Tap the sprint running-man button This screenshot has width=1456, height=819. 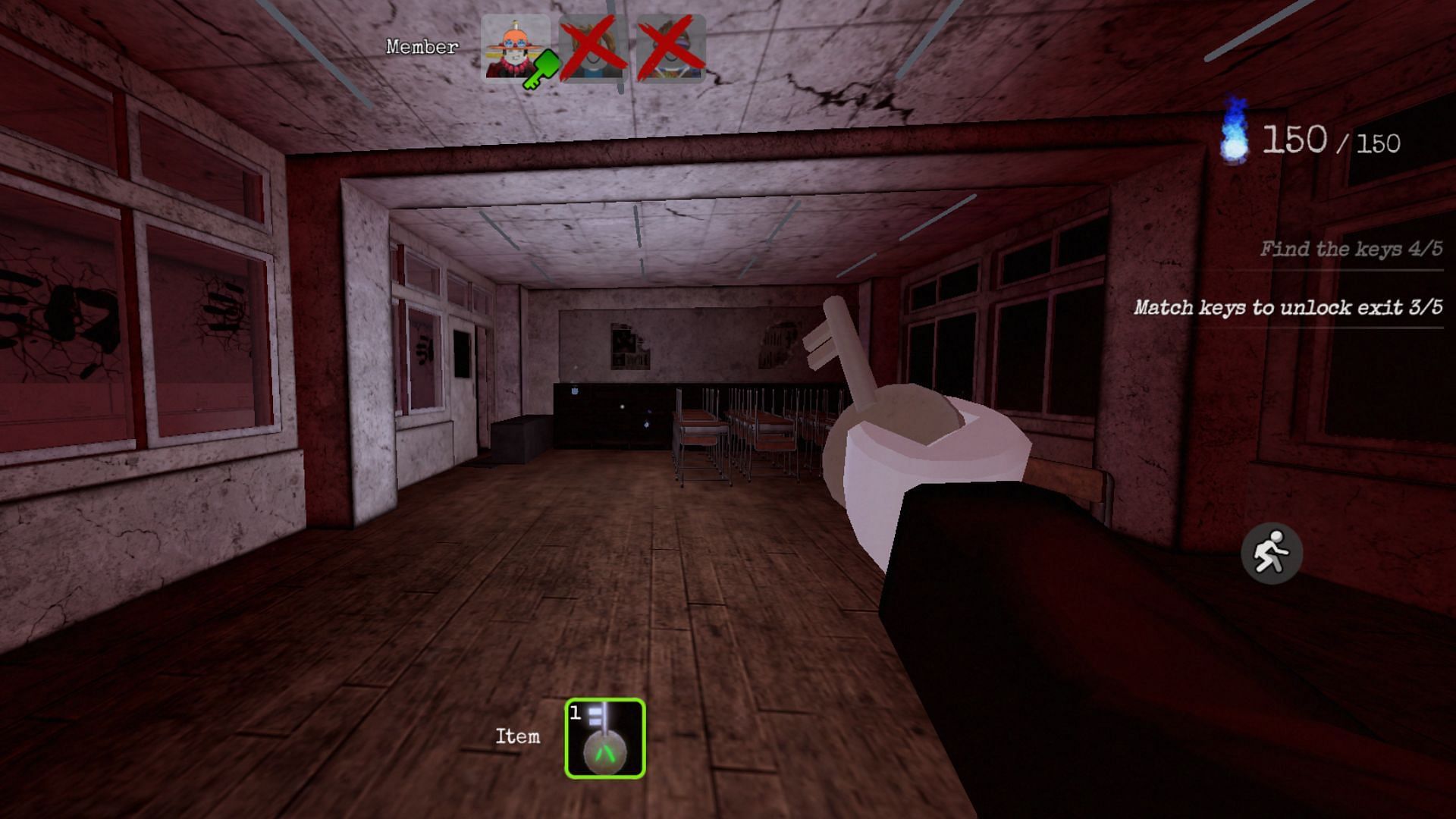pyautogui.click(x=1271, y=554)
